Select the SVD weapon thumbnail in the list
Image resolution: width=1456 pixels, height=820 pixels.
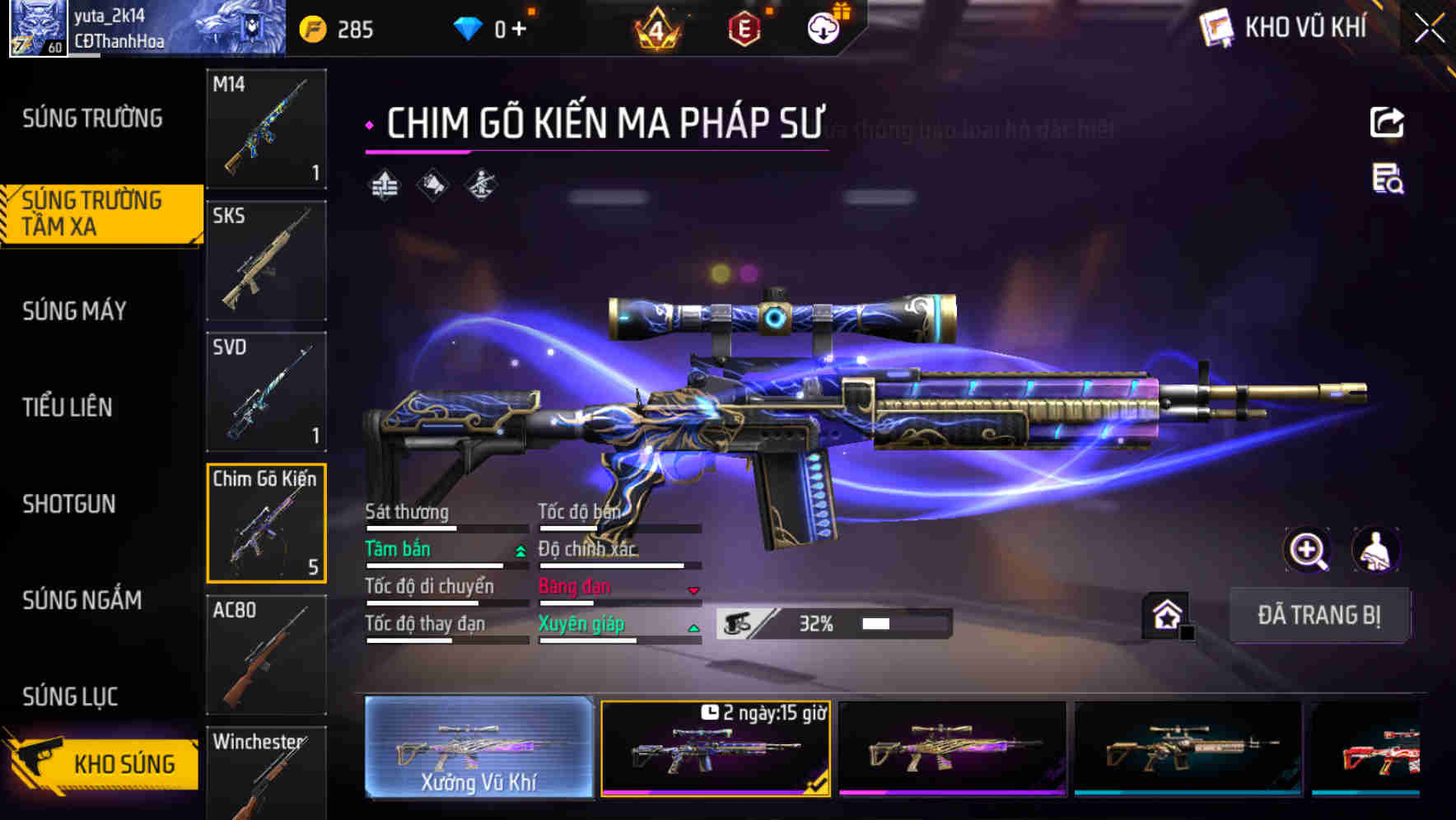266,393
